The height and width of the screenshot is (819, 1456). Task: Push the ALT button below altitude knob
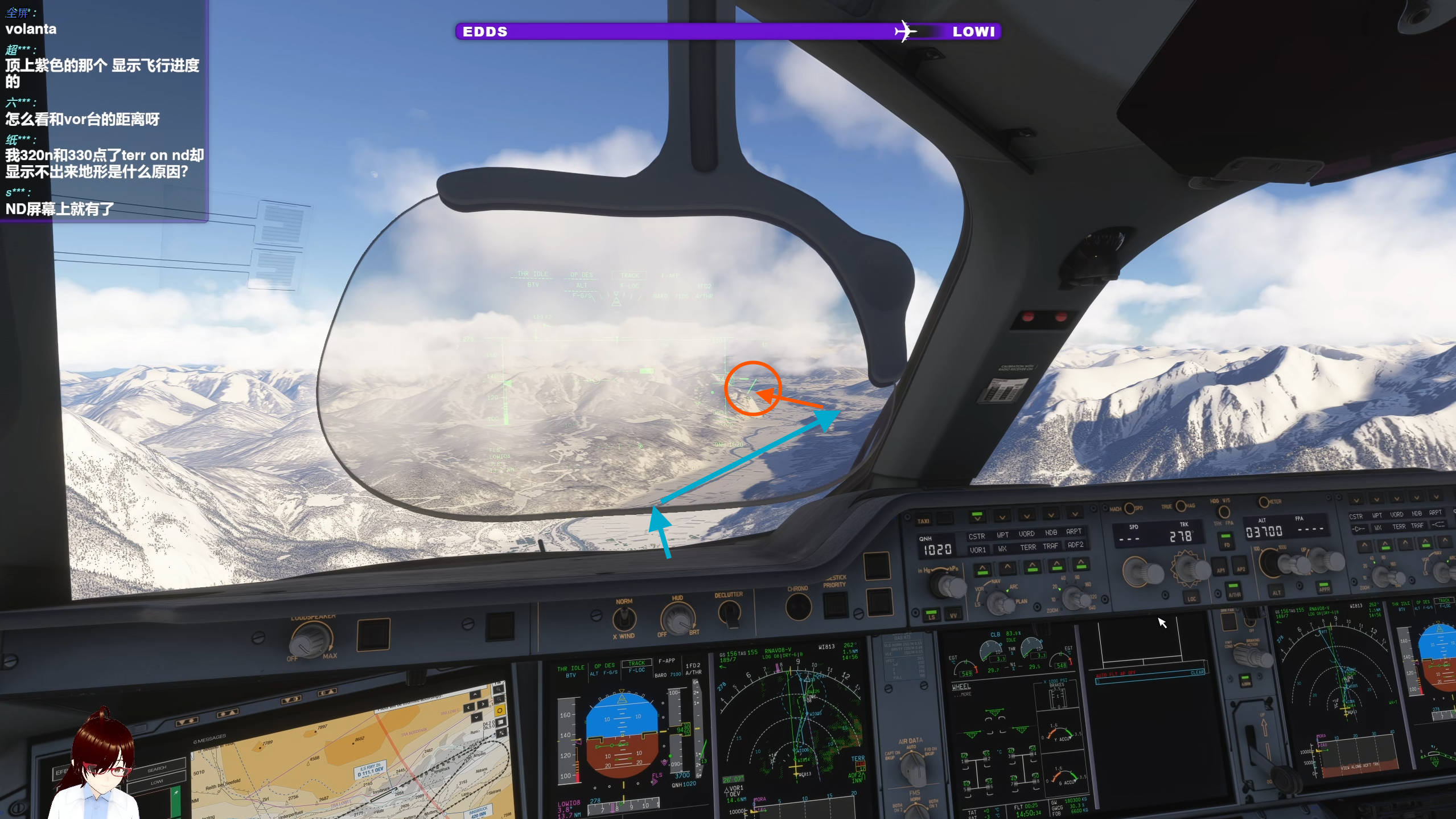1277,591
